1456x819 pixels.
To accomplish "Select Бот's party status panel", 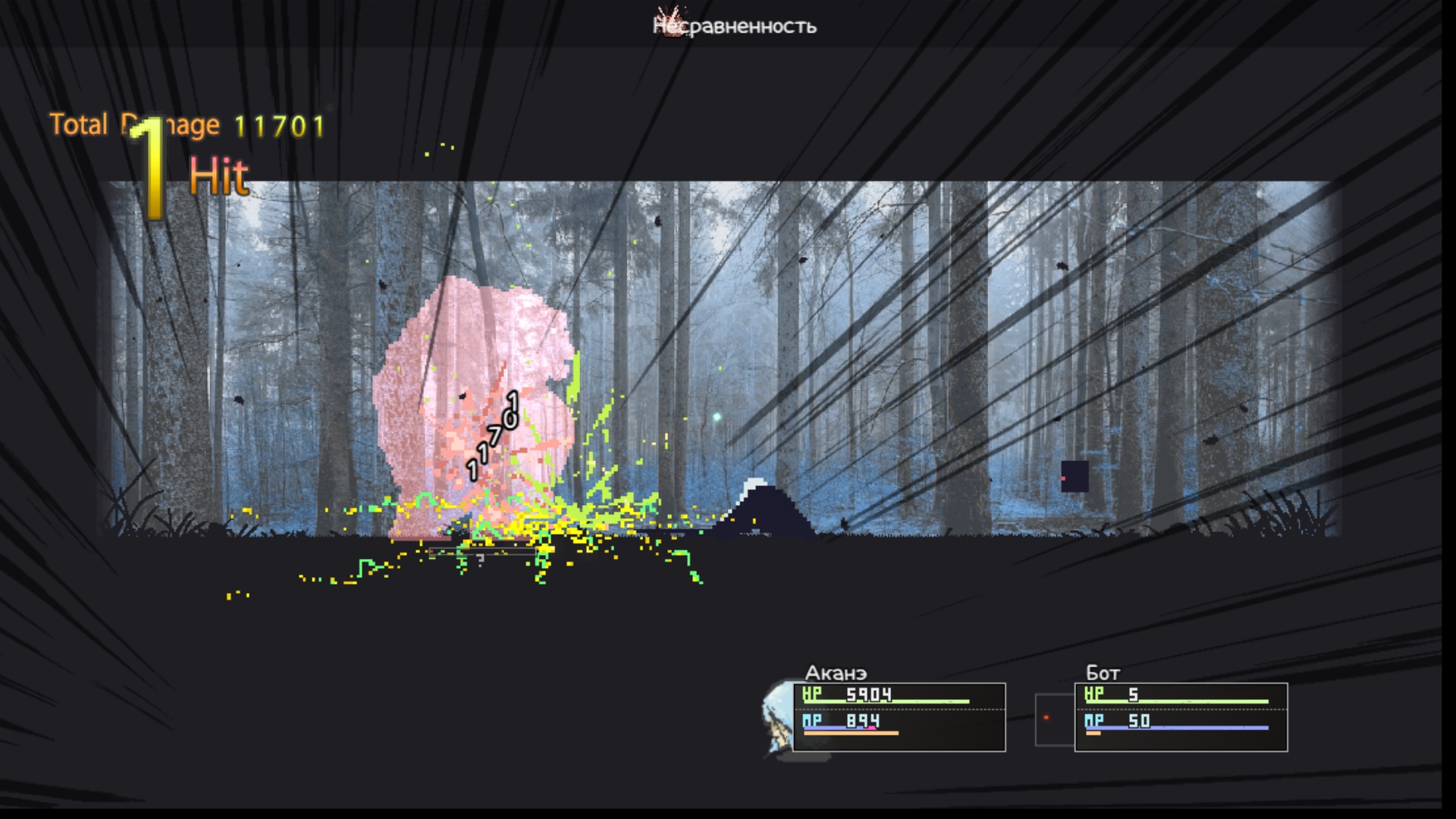I will (x=1181, y=717).
